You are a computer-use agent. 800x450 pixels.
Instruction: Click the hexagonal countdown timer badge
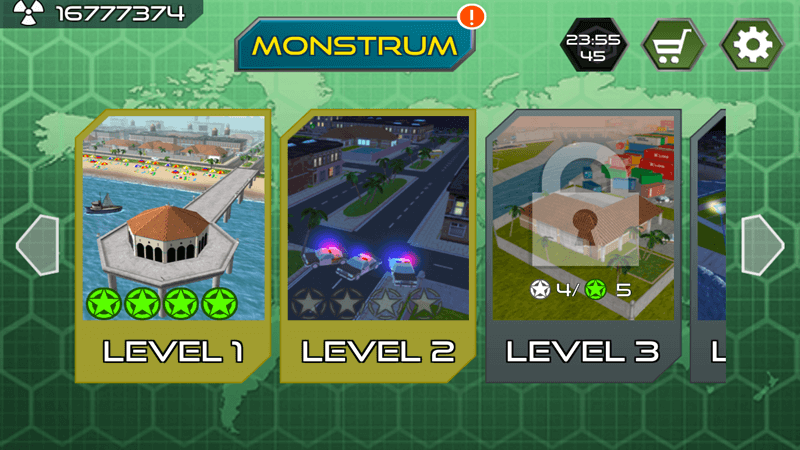click(593, 46)
